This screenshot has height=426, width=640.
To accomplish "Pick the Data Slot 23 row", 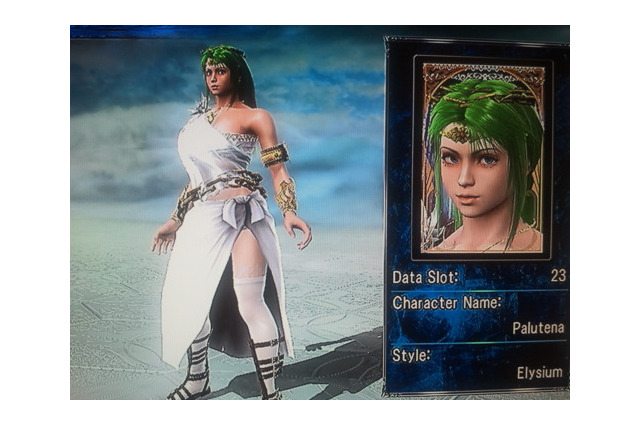I will pyautogui.click(x=478, y=276).
